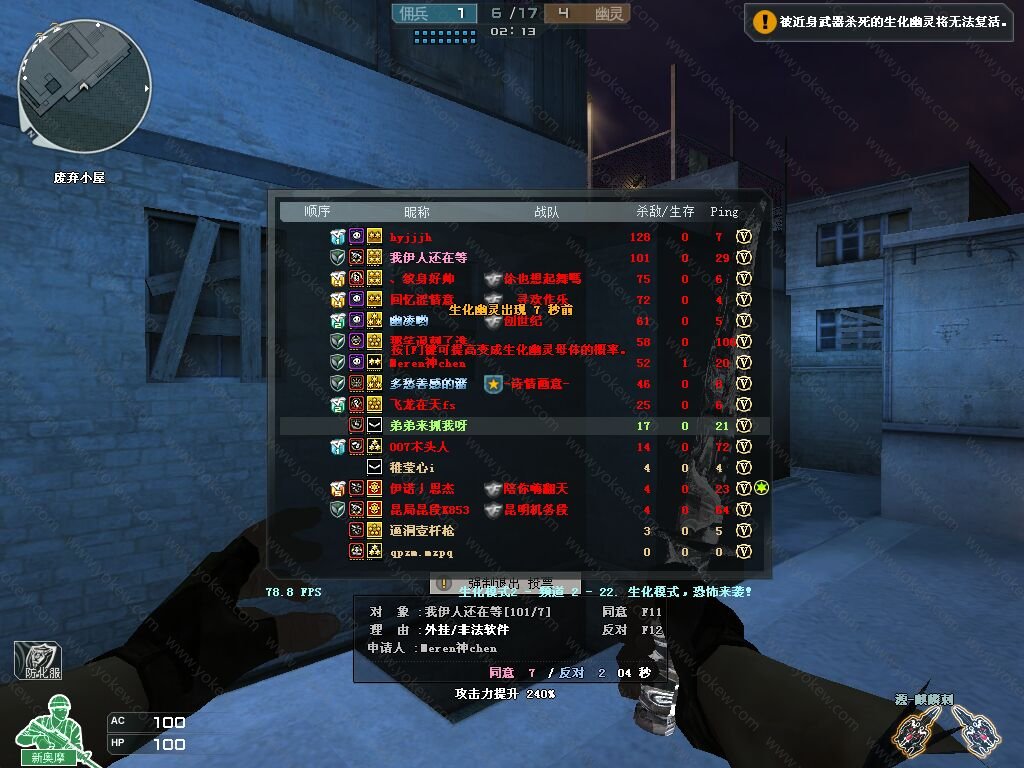1024x768 pixels.
Task: Click the Ping column header
Action: click(724, 212)
